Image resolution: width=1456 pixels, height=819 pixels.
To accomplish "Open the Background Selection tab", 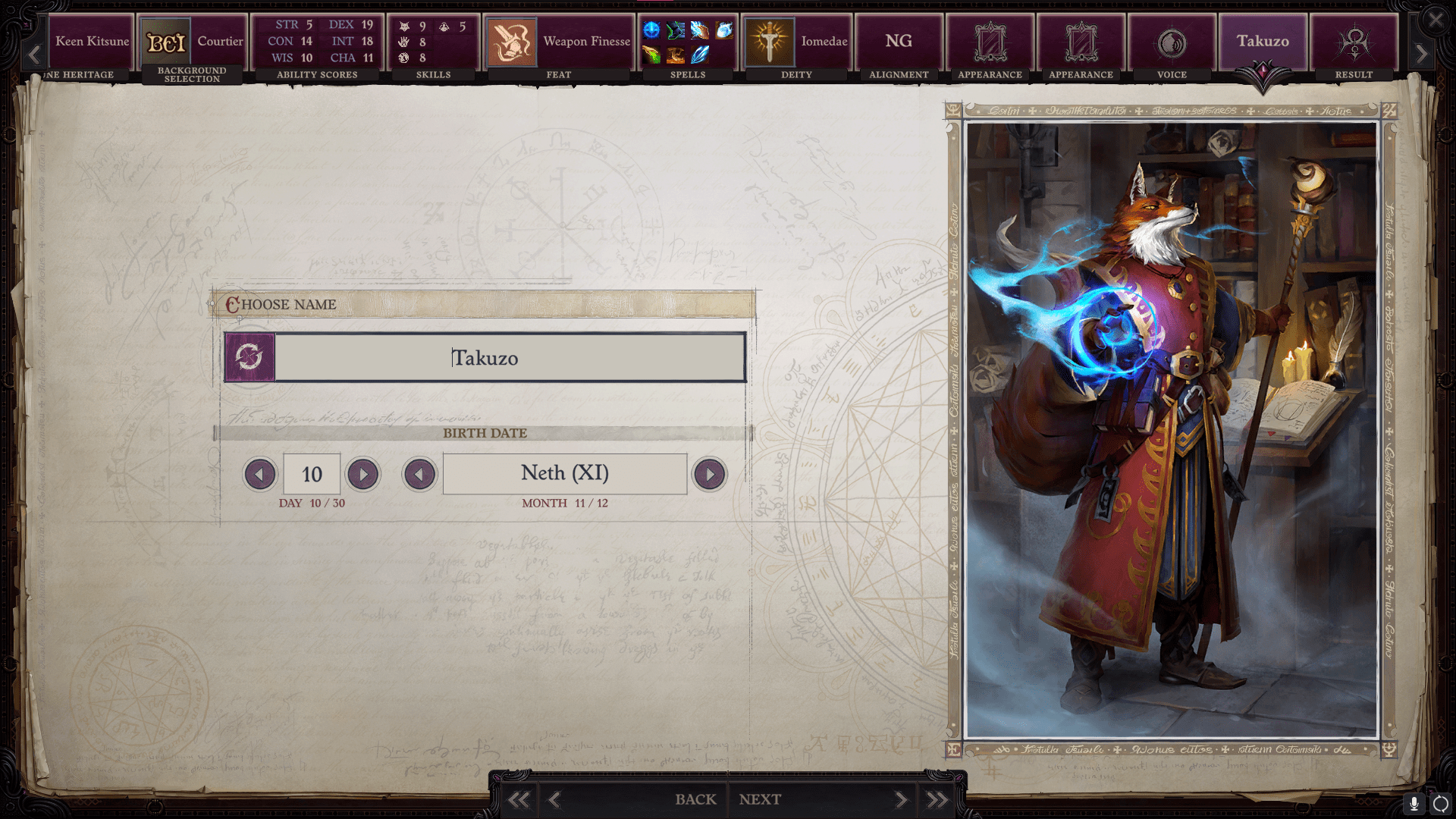I will 193,45.
